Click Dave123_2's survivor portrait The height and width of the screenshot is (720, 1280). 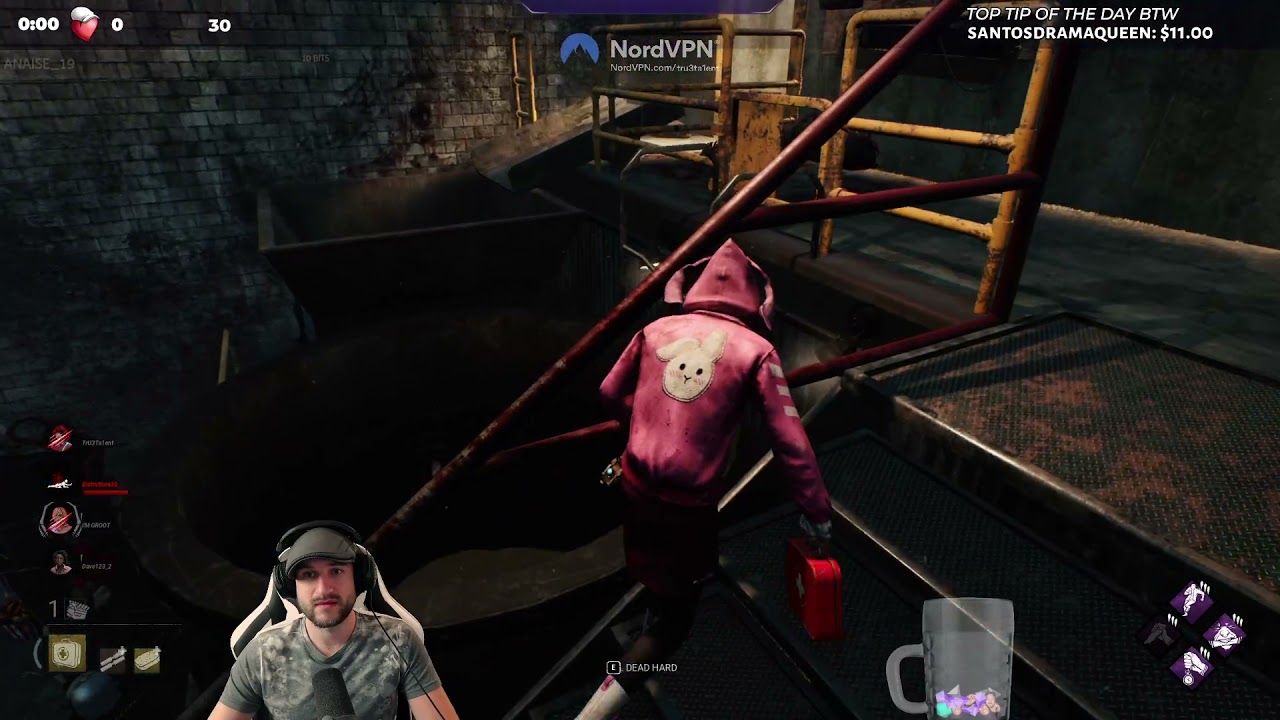[x=60, y=562]
